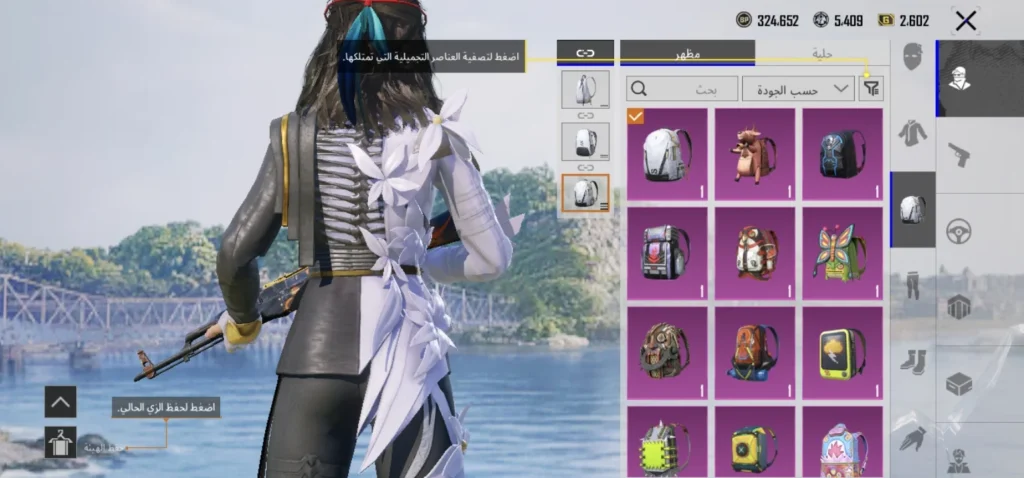Open the sort-by-quality dropdown
1024x478 pixels.
pos(797,89)
